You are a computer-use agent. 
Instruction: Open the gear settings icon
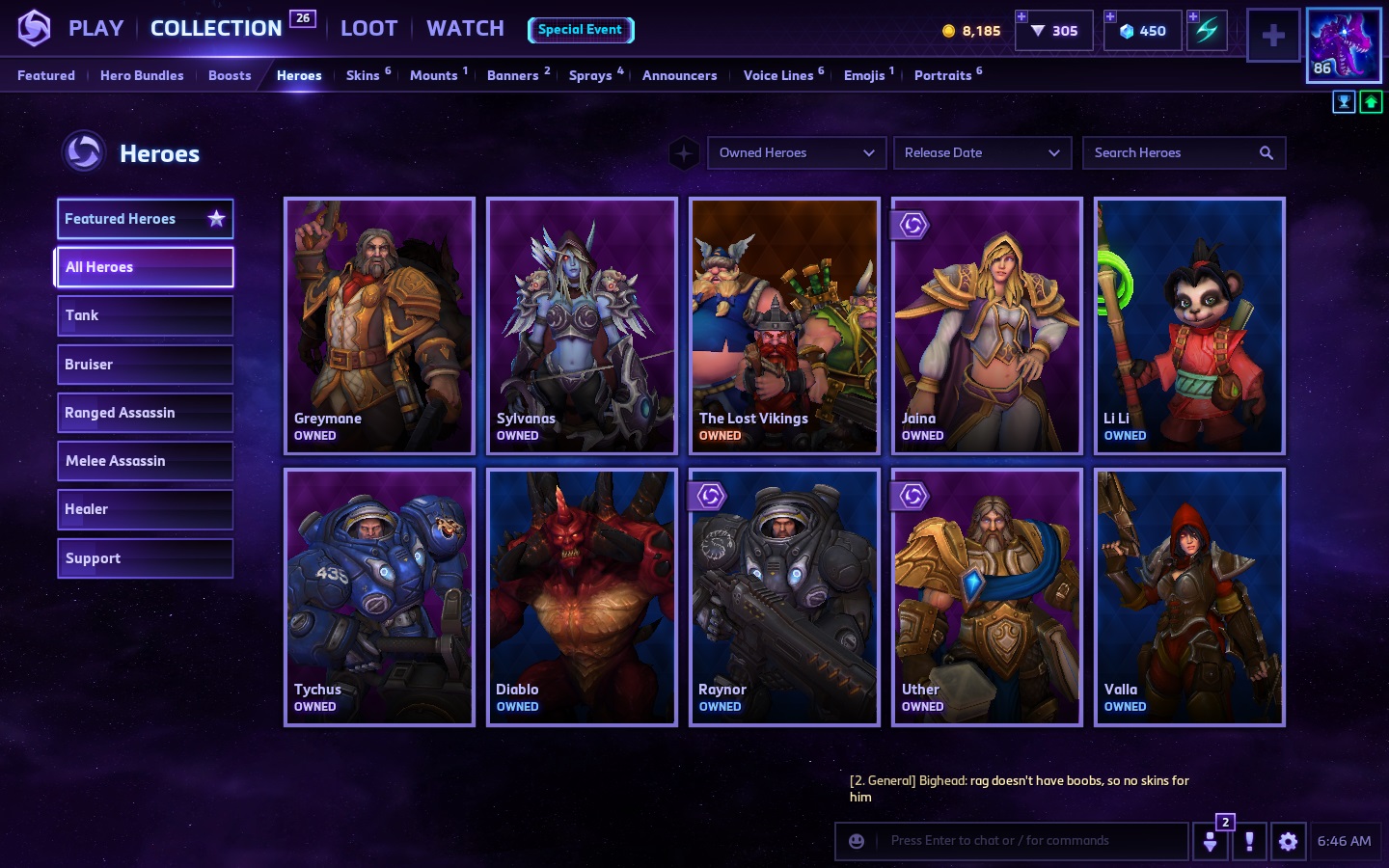pyautogui.click(x=1288, y=841)
